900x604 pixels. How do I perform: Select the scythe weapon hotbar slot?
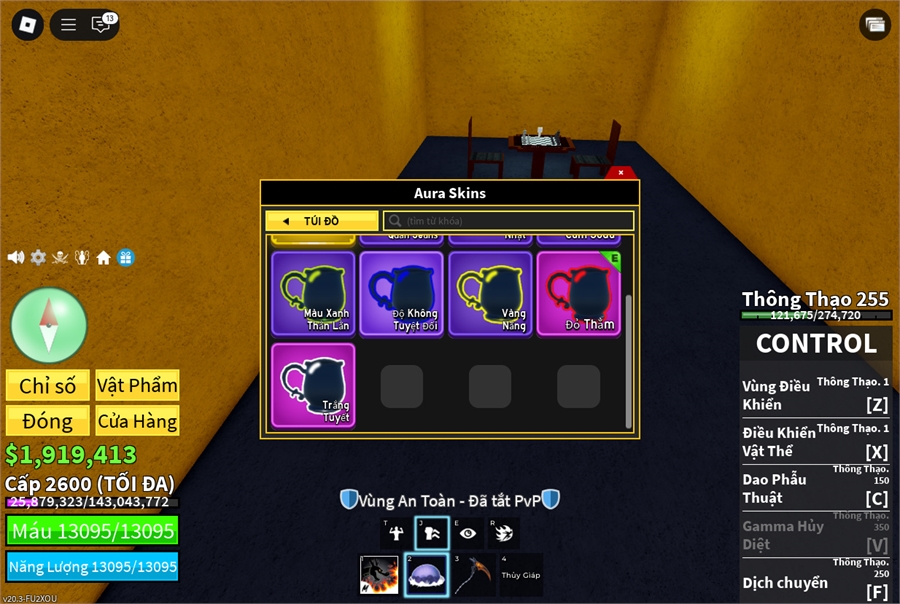tap(476, 575)
